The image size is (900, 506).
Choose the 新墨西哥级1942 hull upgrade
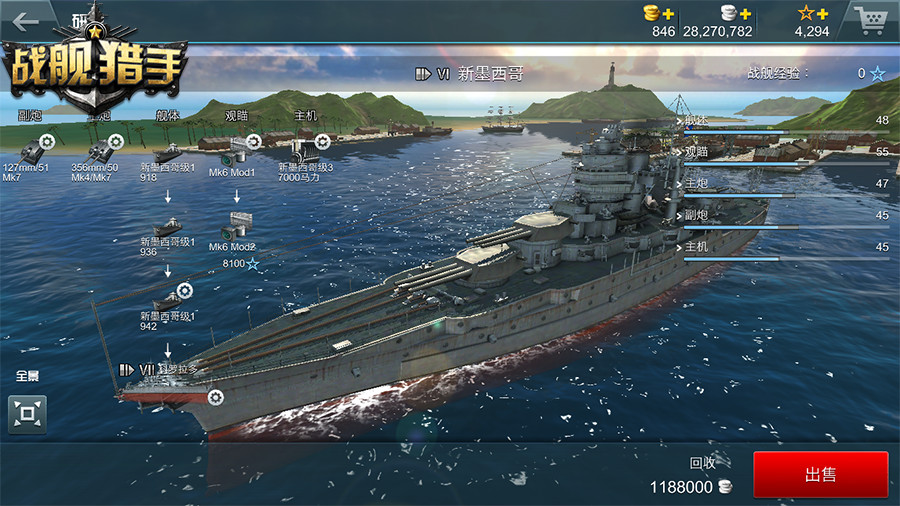[x=168, y=300]
